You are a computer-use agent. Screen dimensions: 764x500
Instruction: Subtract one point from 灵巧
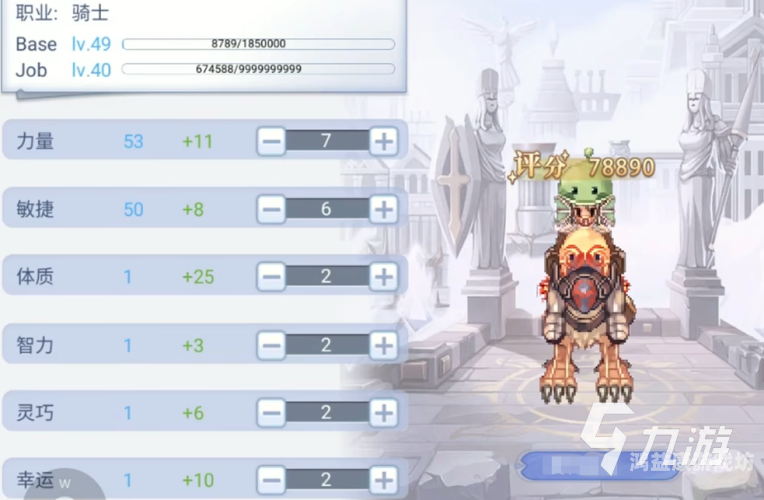point(271,412)
